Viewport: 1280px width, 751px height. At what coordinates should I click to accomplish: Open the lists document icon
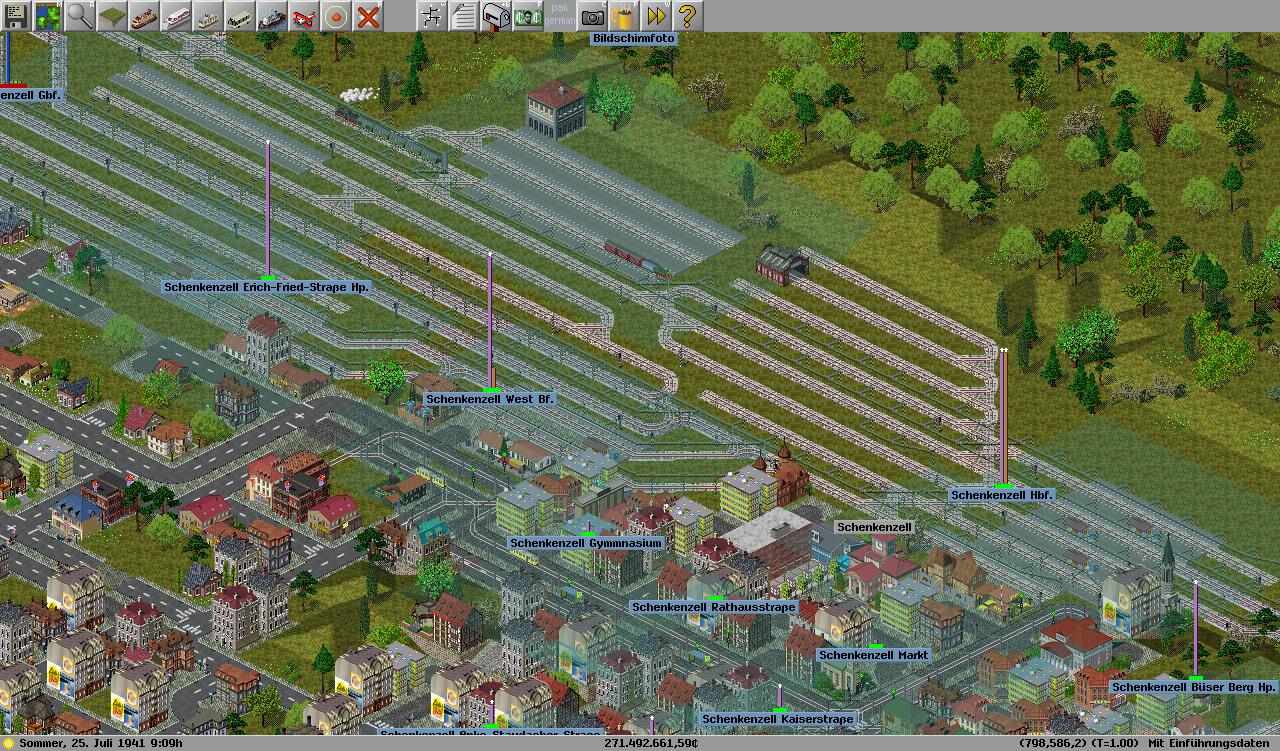[464, 16]
